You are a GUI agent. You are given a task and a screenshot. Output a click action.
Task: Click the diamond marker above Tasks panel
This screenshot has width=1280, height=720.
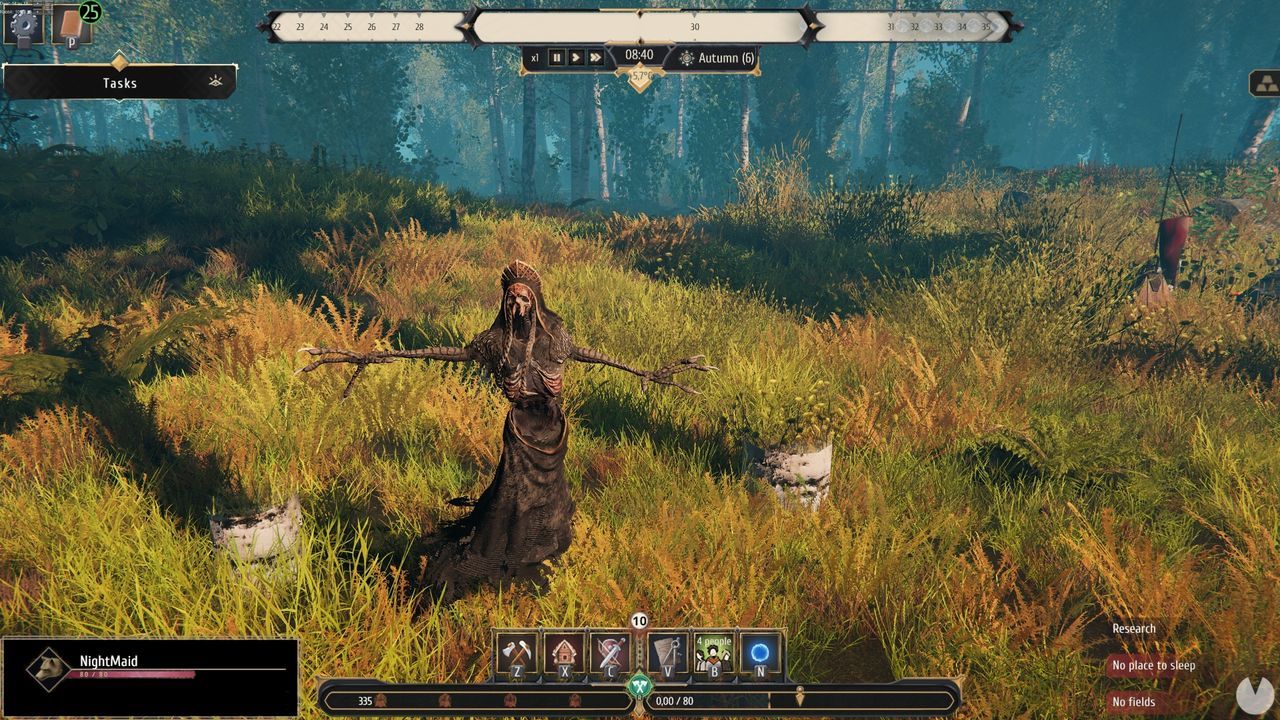pos(118,62)
